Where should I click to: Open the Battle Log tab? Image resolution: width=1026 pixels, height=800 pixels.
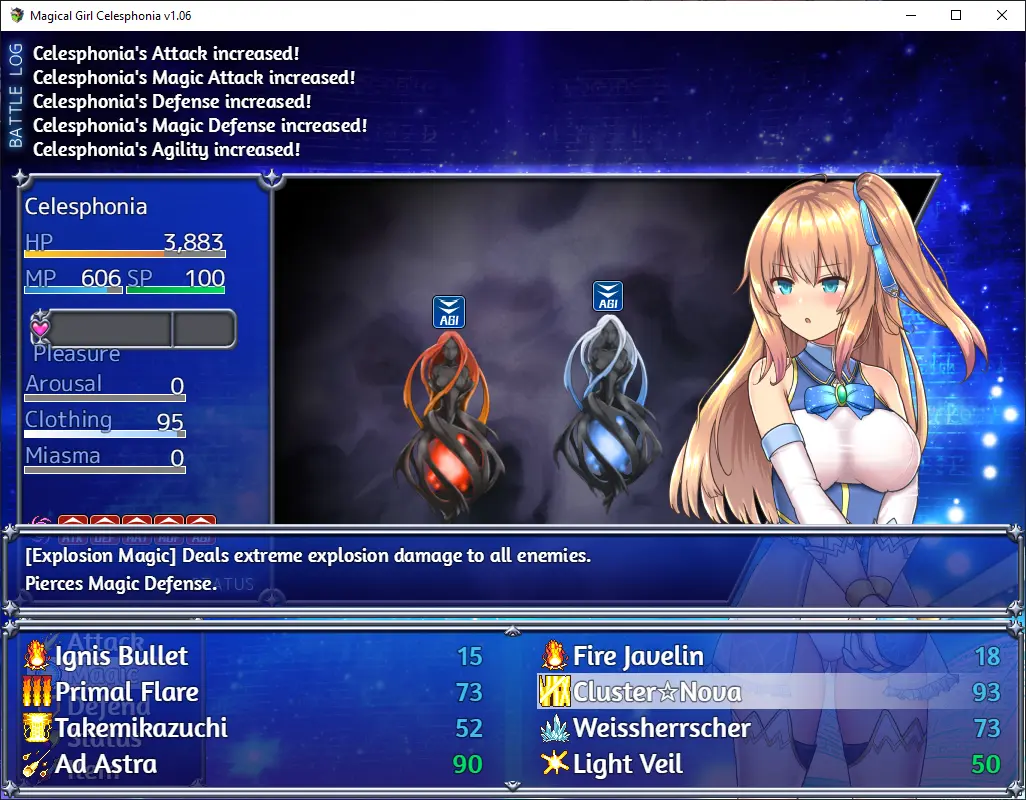pos(15,96)
